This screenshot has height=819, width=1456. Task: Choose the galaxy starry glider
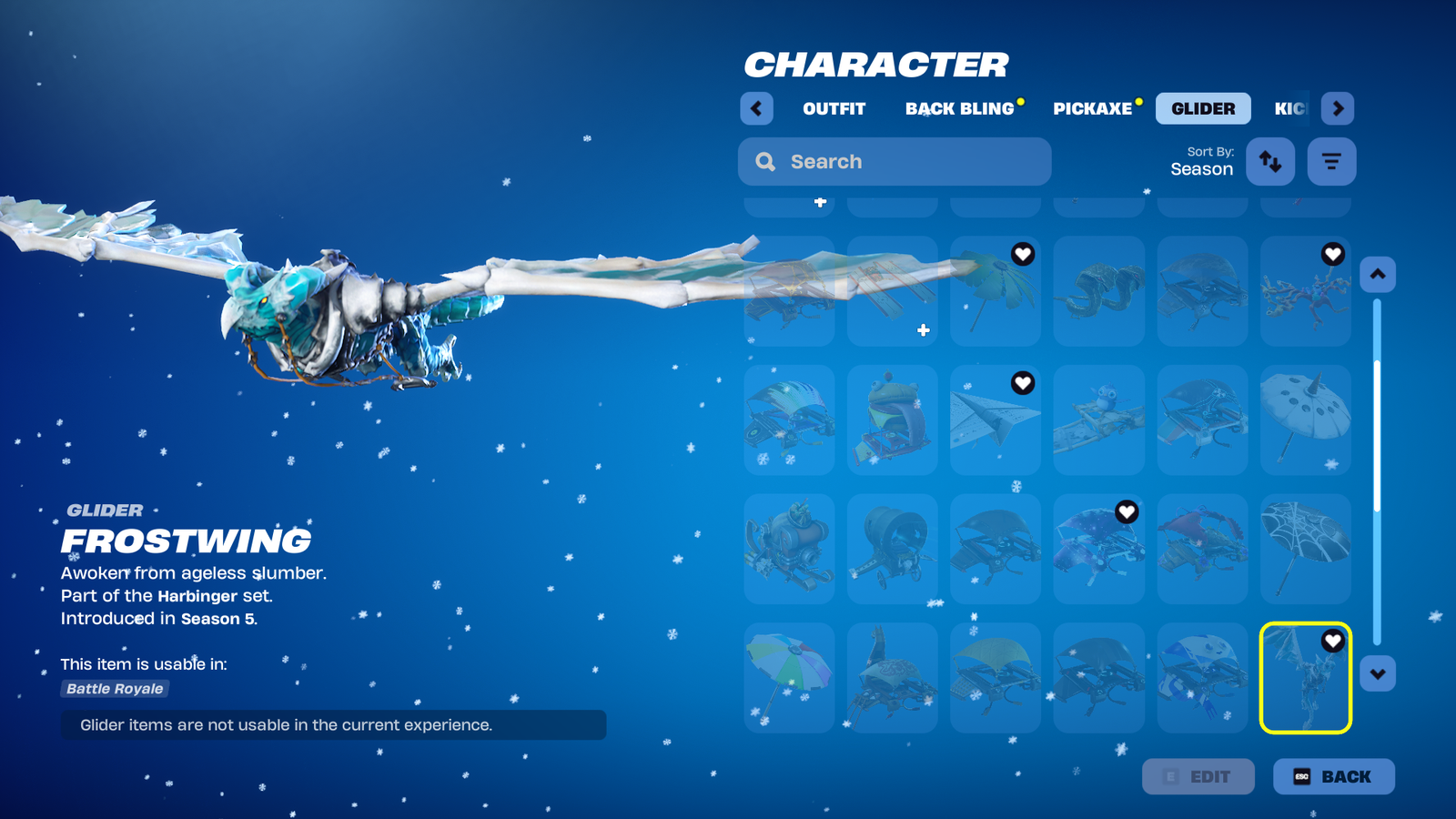1098,549
